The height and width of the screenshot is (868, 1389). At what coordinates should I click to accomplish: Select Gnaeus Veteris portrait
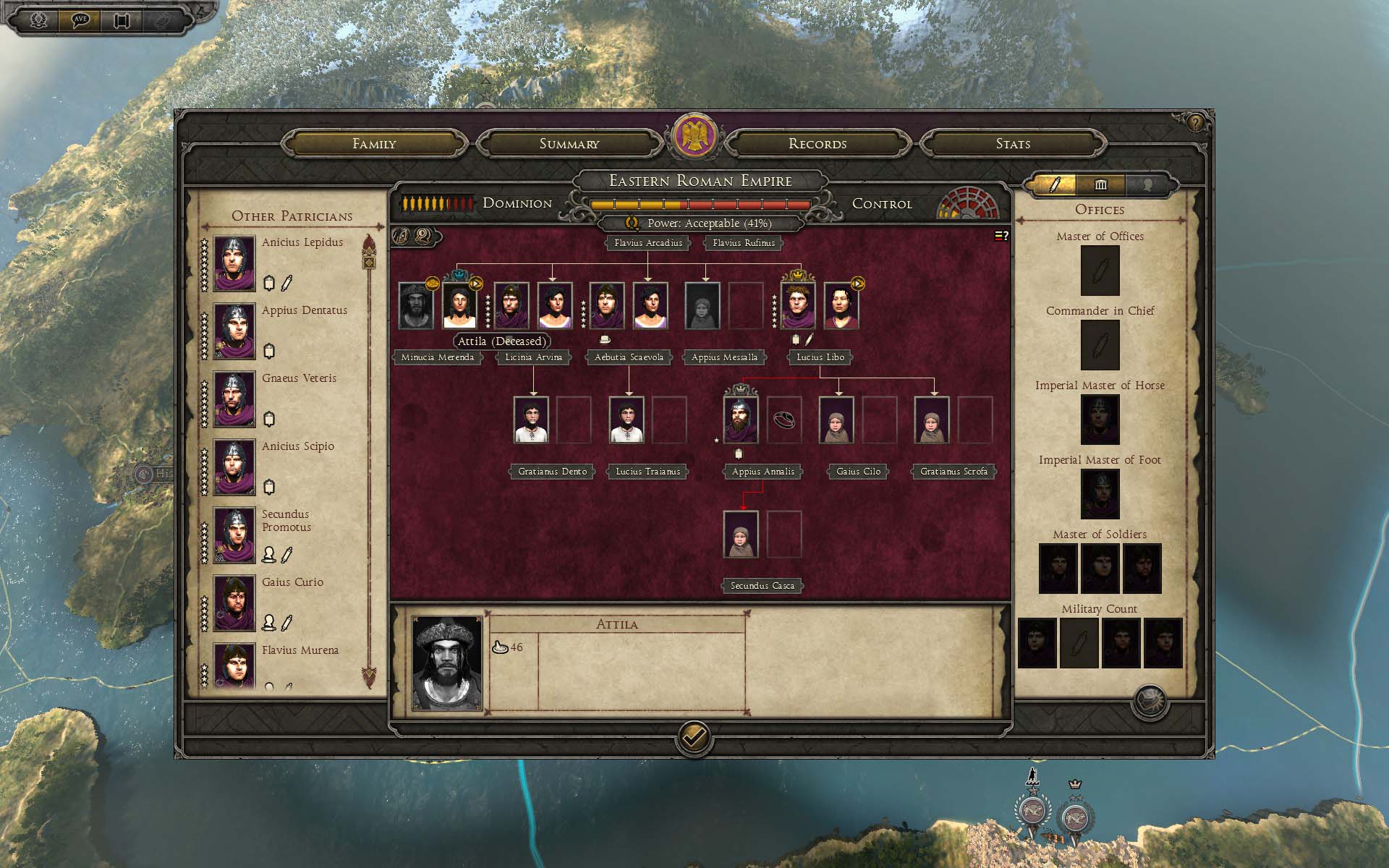pyautogui.click(x=234, y=399)
